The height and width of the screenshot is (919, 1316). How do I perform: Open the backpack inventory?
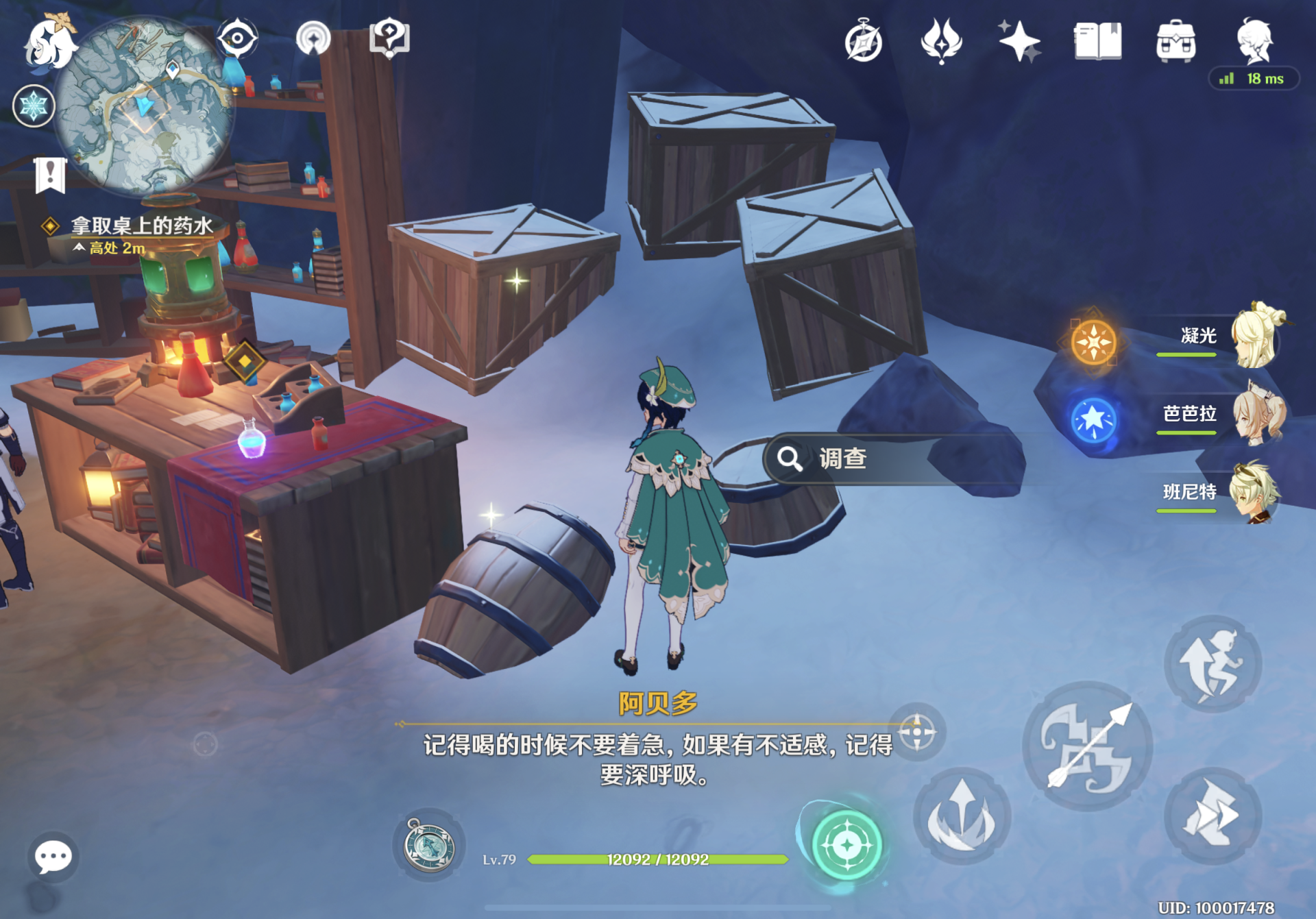(x=1175, y=41)
